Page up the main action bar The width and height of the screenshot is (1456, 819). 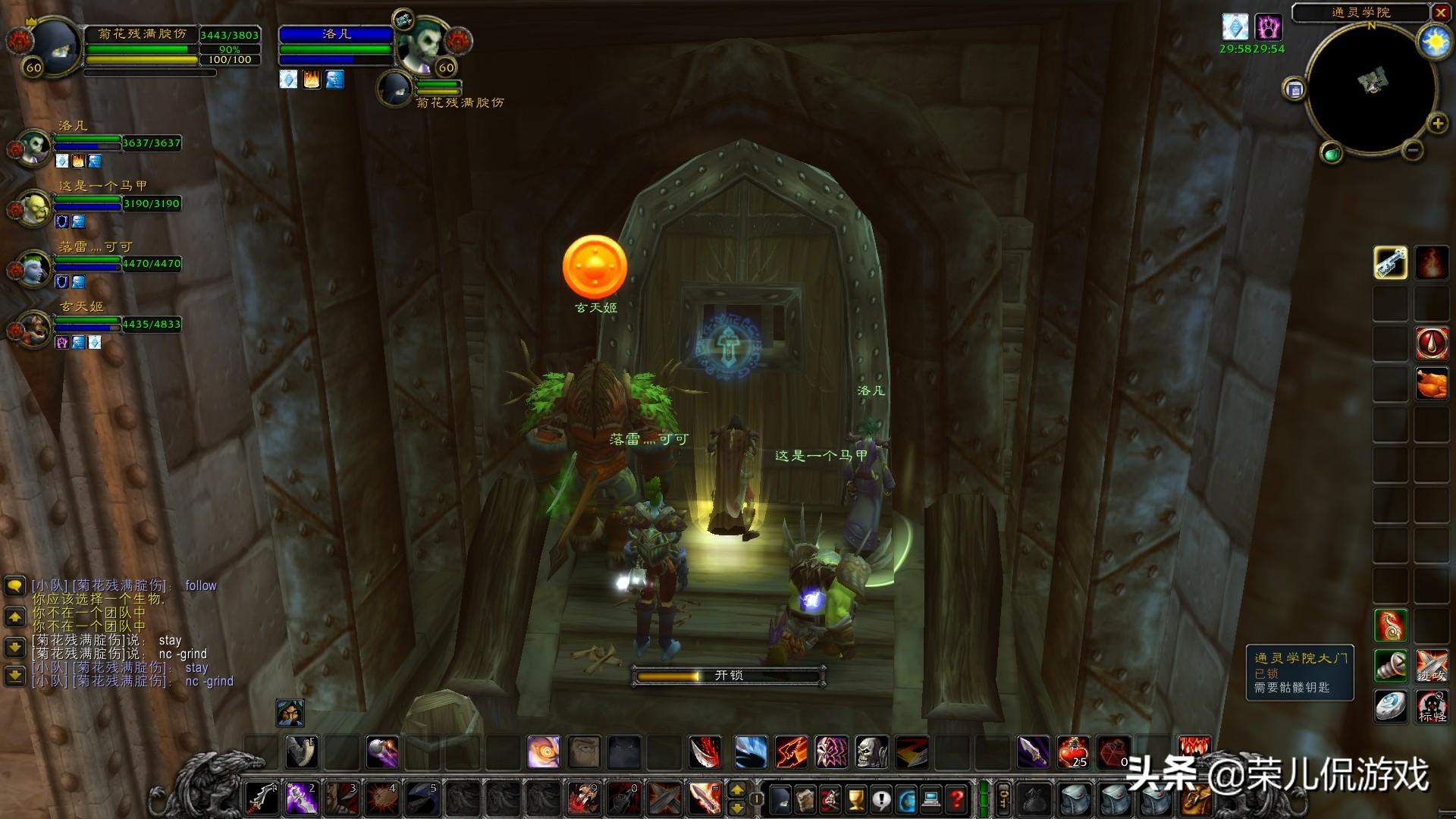point(736,790)
